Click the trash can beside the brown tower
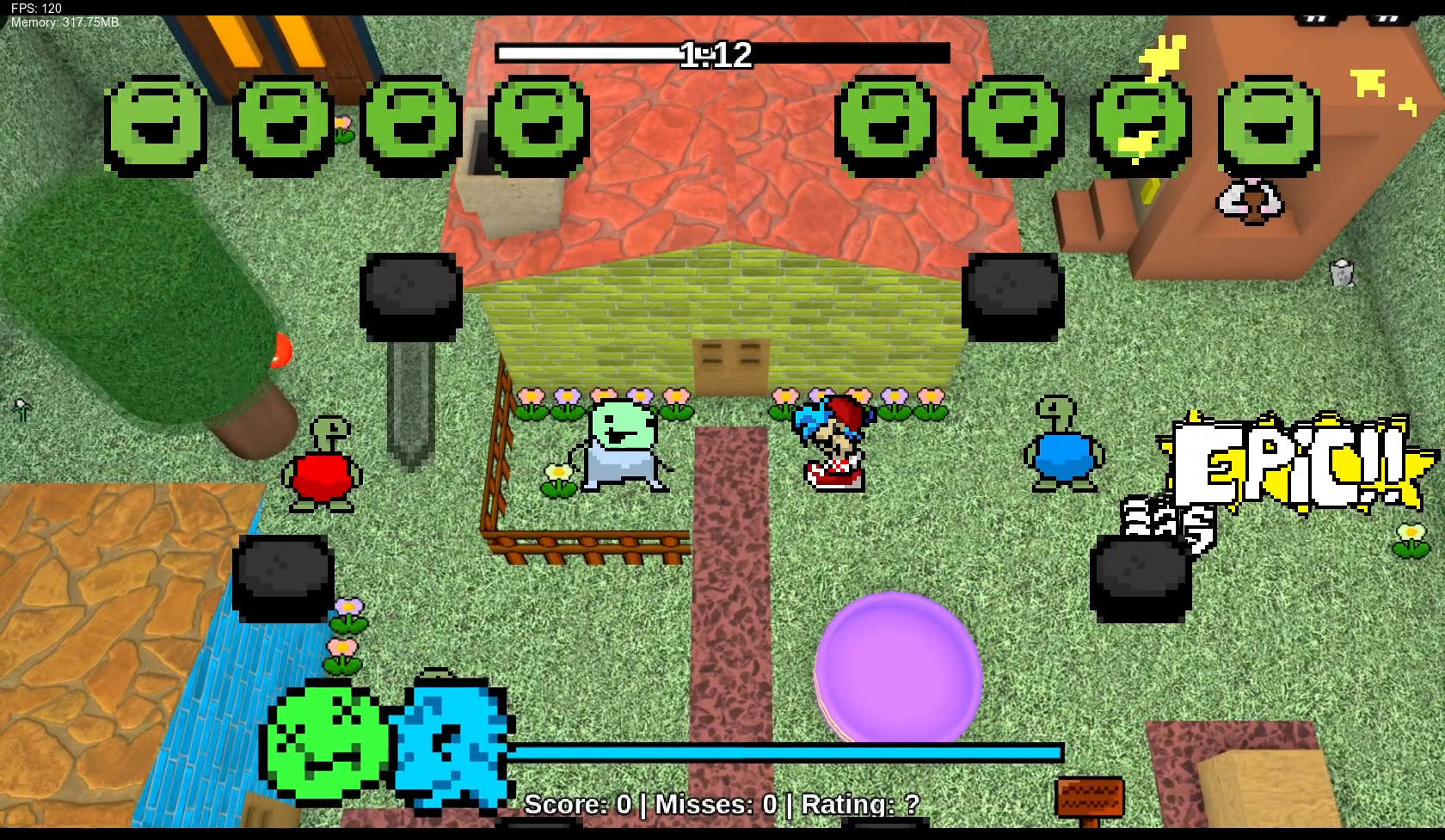This screenshot has height=840, width=1445. point(1339,273)
